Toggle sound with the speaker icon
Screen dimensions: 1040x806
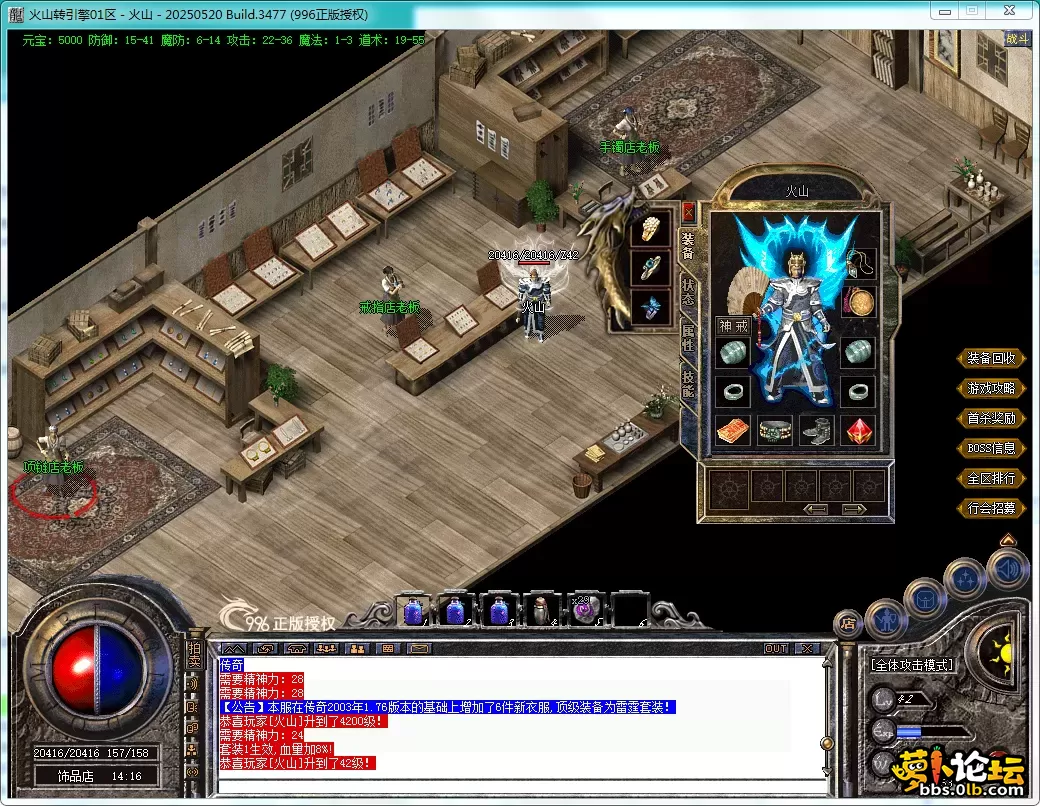1007,570
